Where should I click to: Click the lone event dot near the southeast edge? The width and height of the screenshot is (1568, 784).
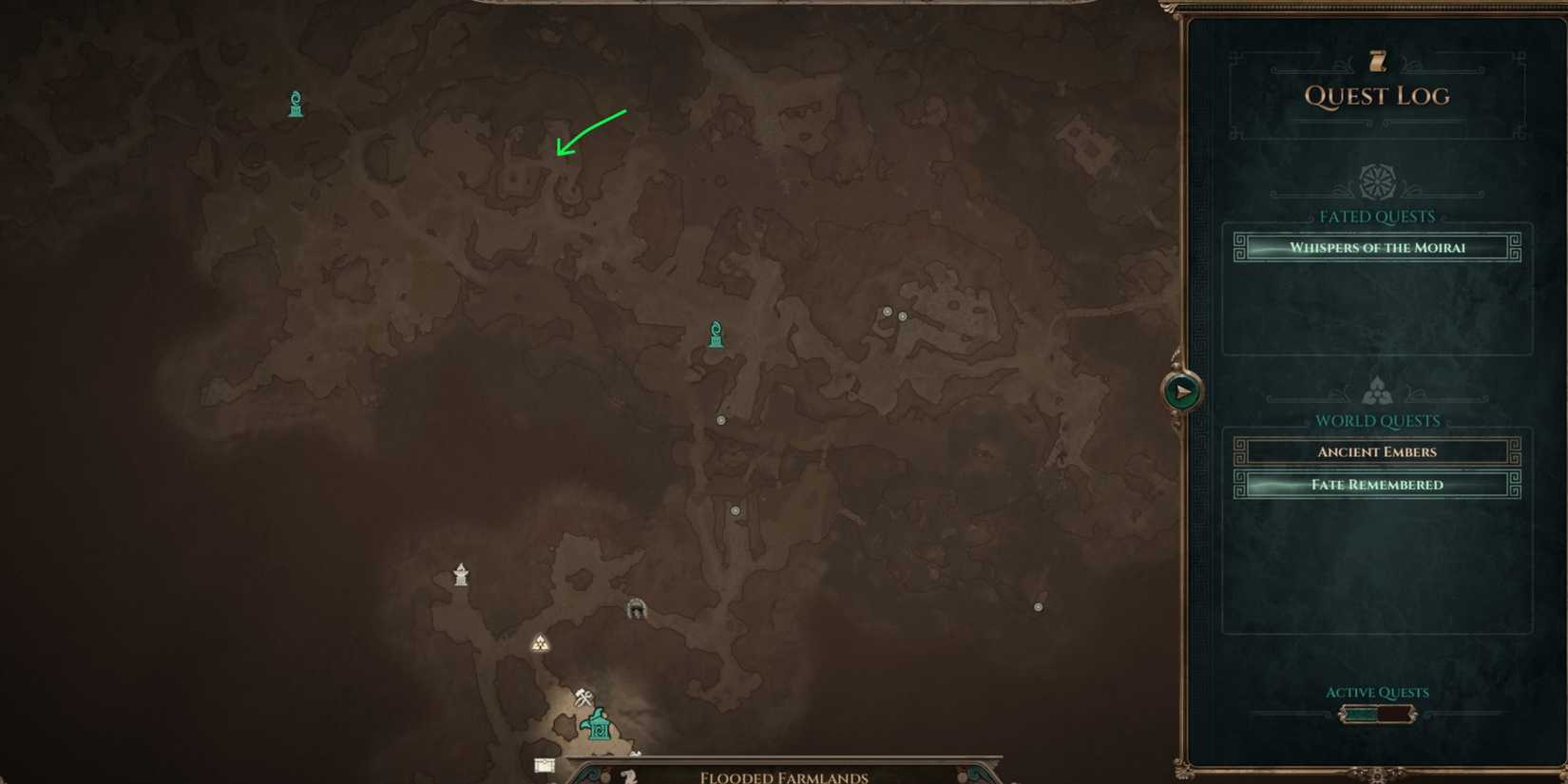[1038, 605]
